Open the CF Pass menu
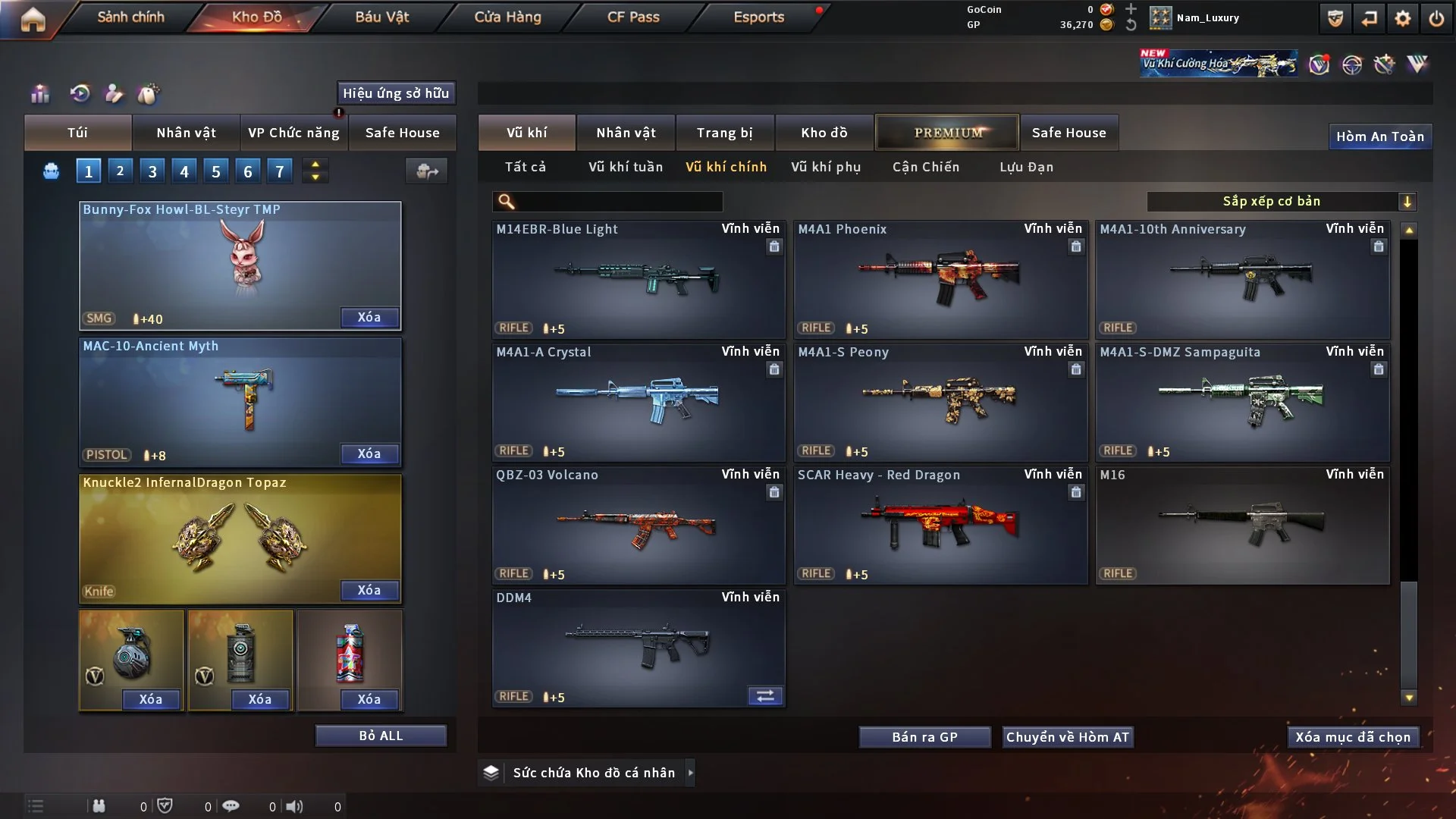 633,17
